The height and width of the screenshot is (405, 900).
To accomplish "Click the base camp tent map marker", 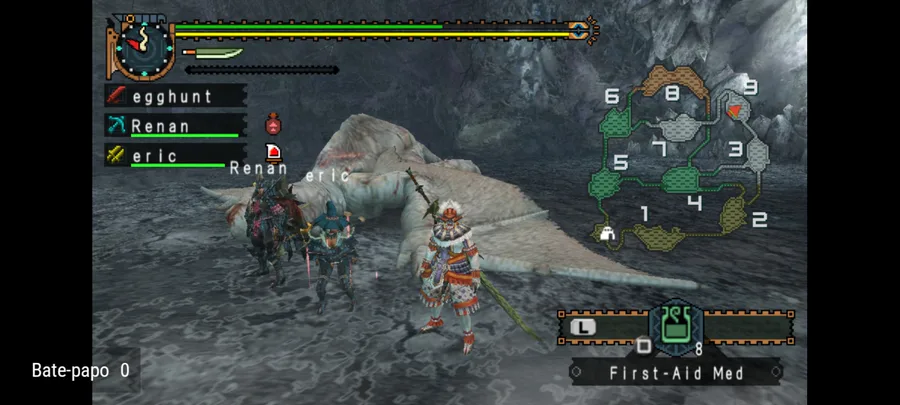I will pyautogui.click(x=607, y=235).
